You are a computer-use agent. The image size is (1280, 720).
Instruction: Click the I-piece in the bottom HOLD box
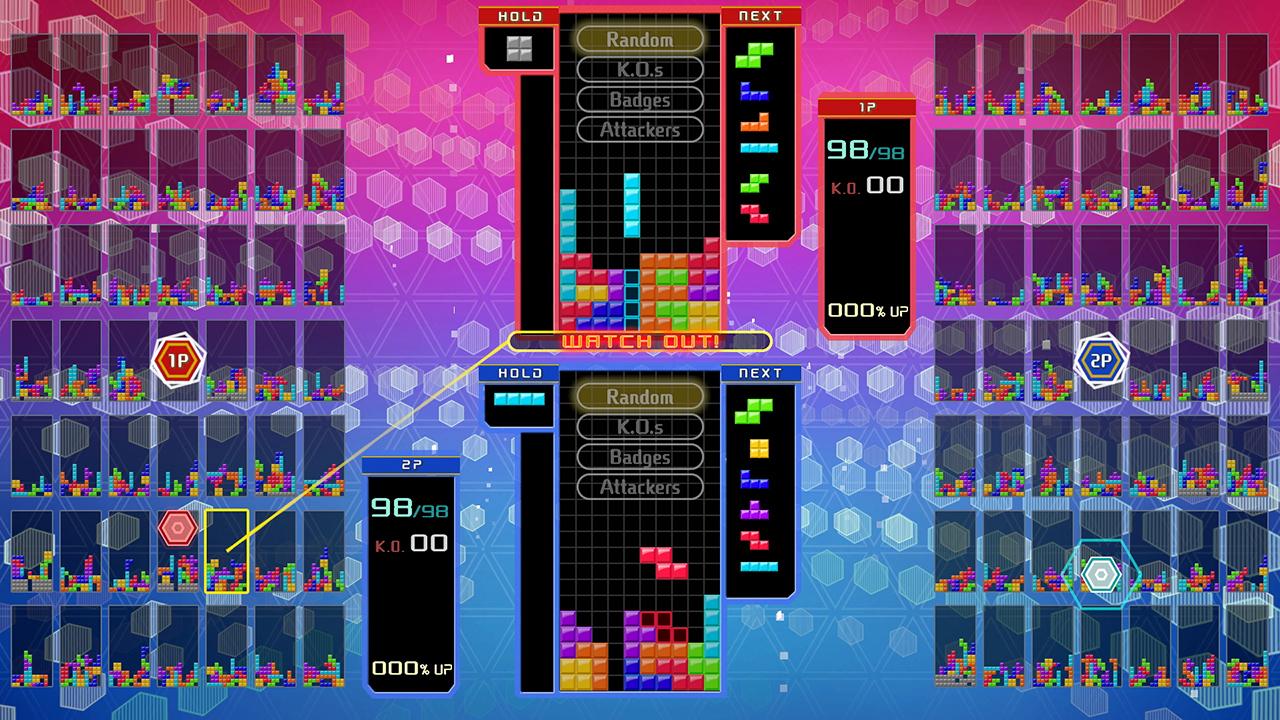(x=519, y=397)
